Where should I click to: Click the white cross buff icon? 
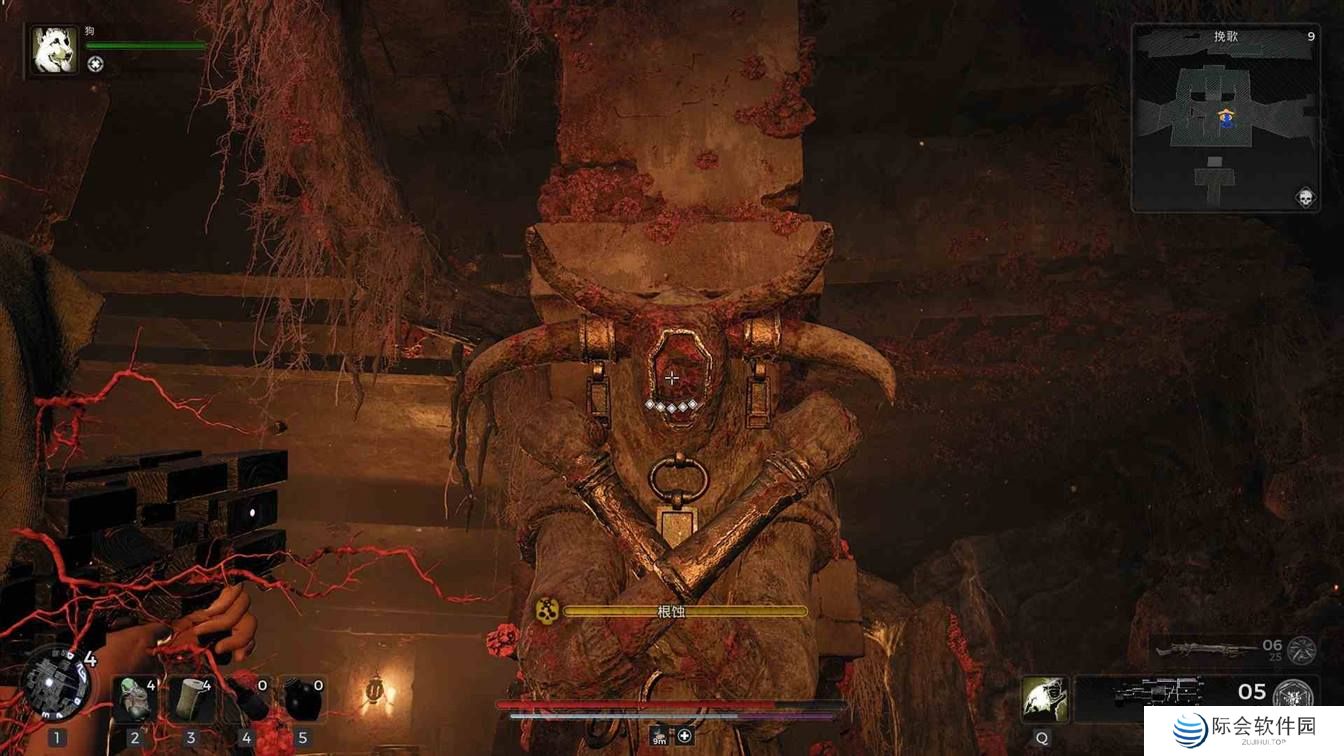pos(685,737)
